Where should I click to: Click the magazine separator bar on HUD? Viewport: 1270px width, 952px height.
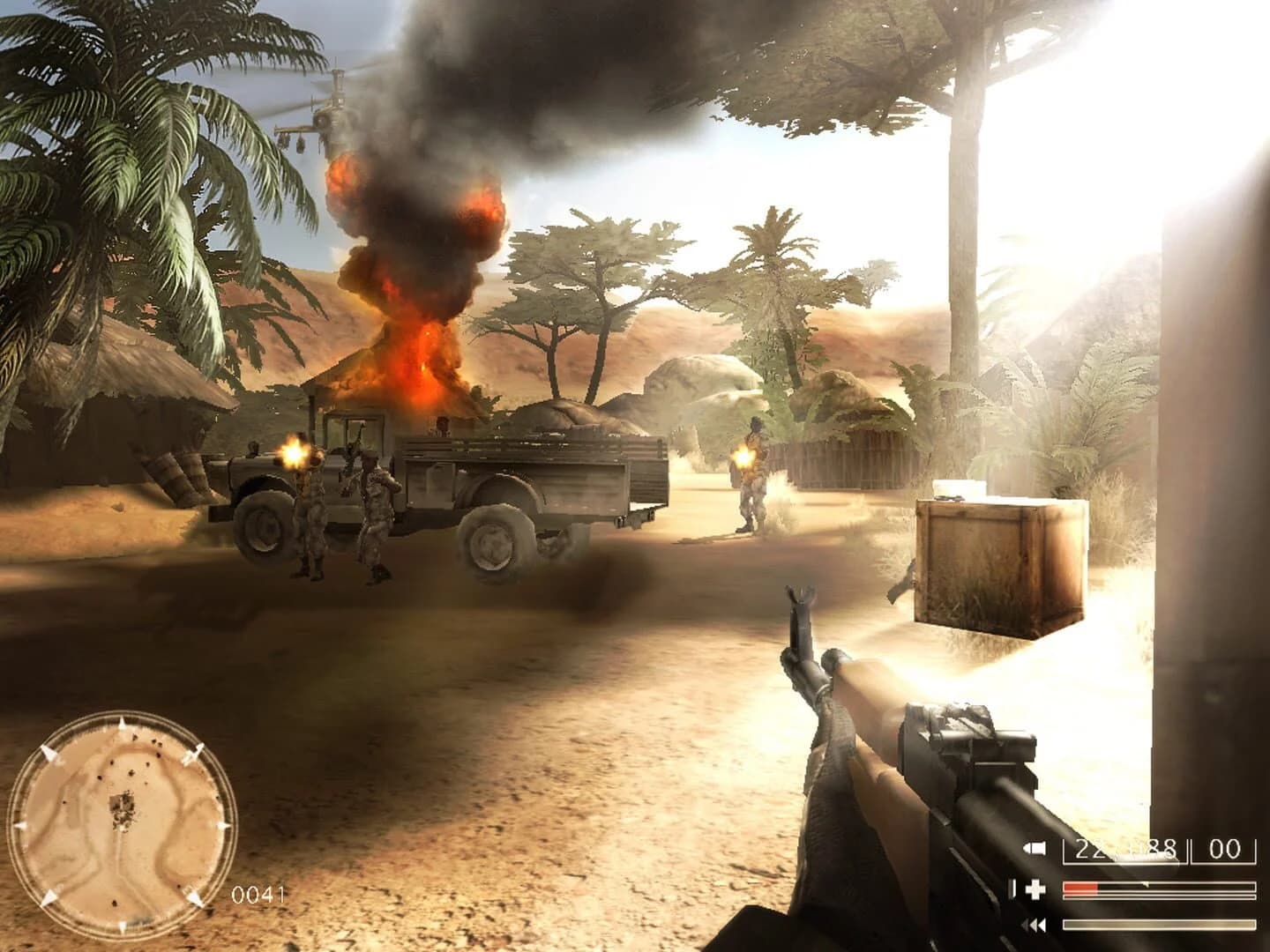(x=1188, y=852)
